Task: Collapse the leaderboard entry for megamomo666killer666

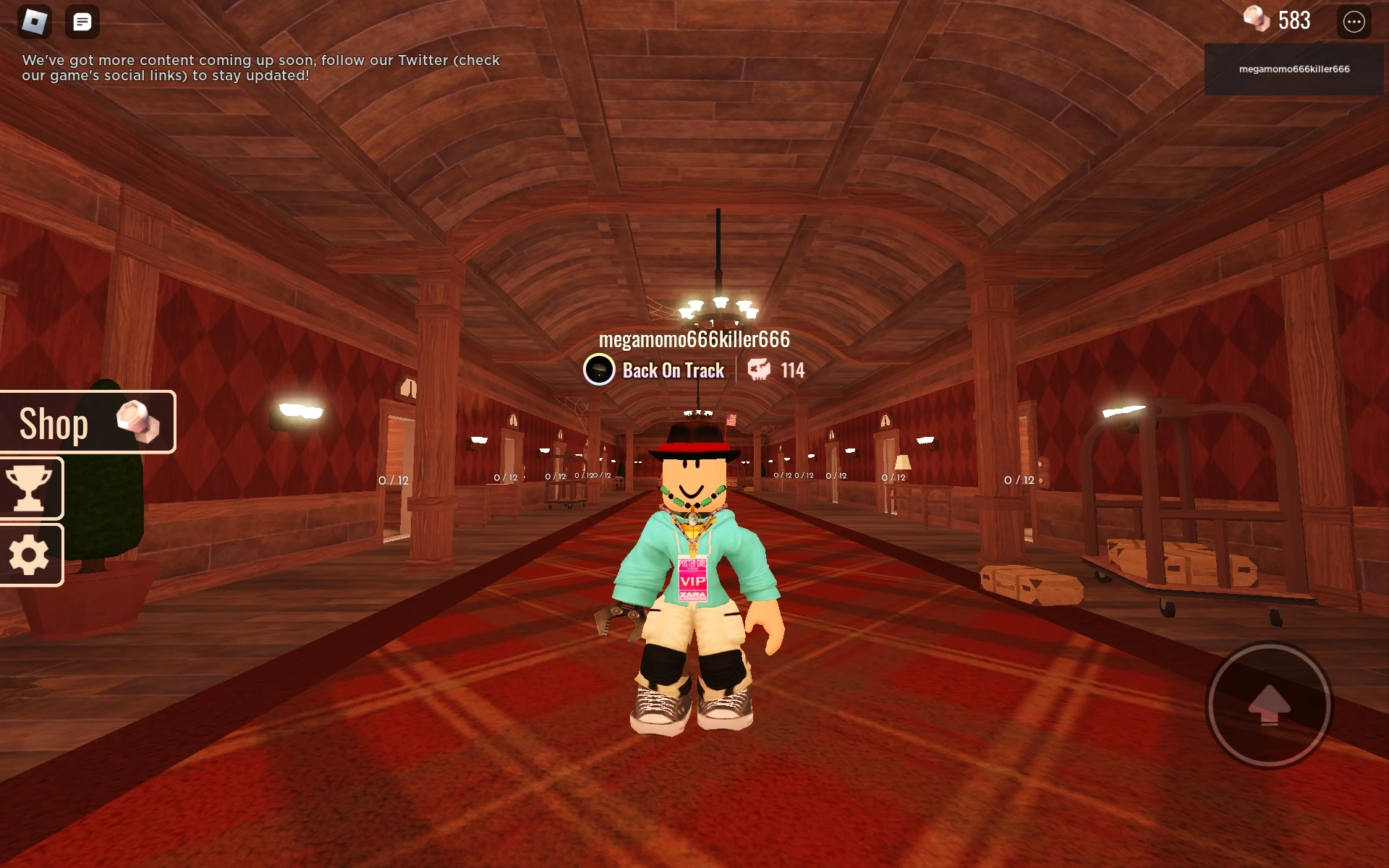Action: 1294,69
